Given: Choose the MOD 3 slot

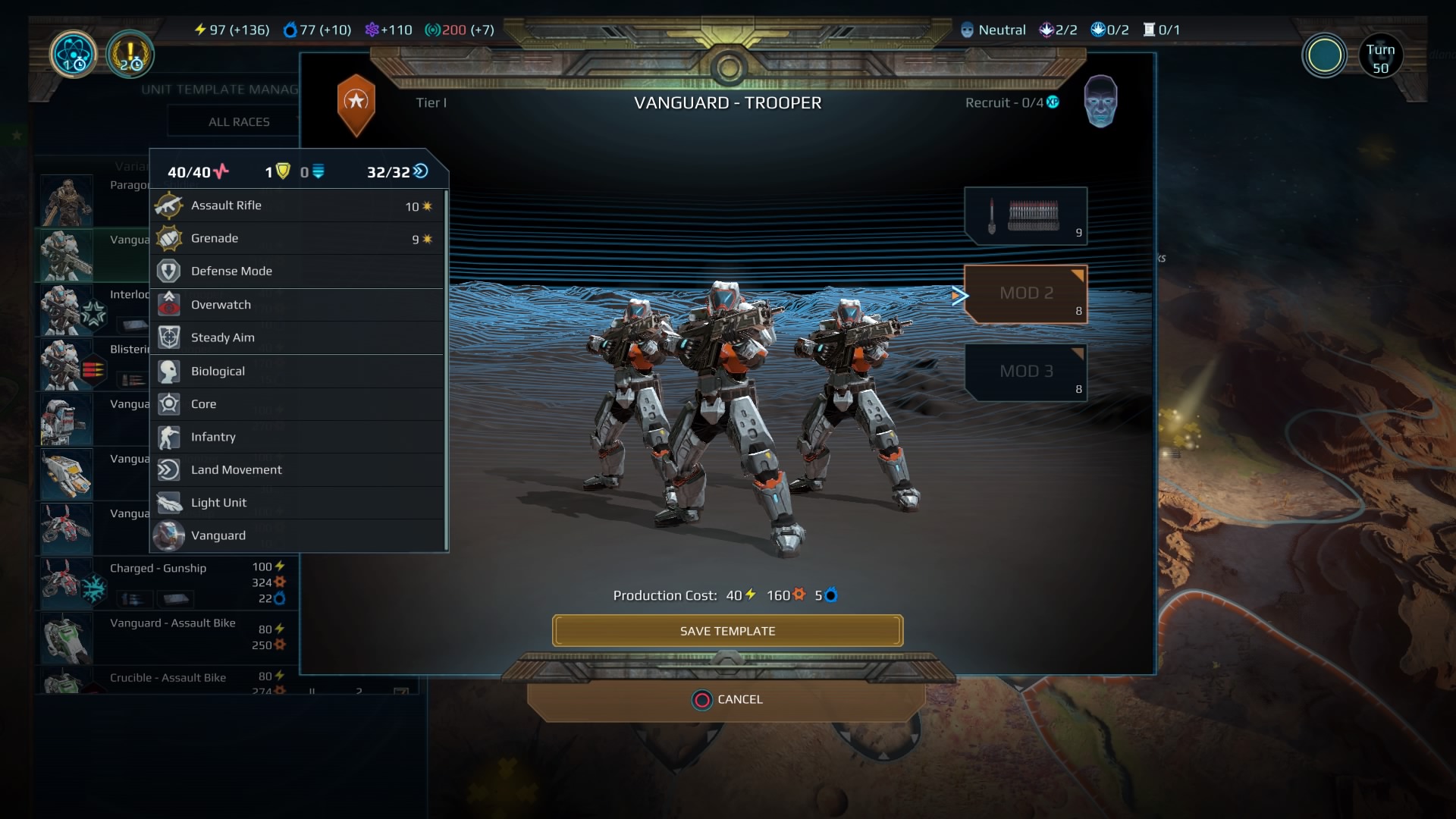Looking at the screenshot, I should [1025, 372].
